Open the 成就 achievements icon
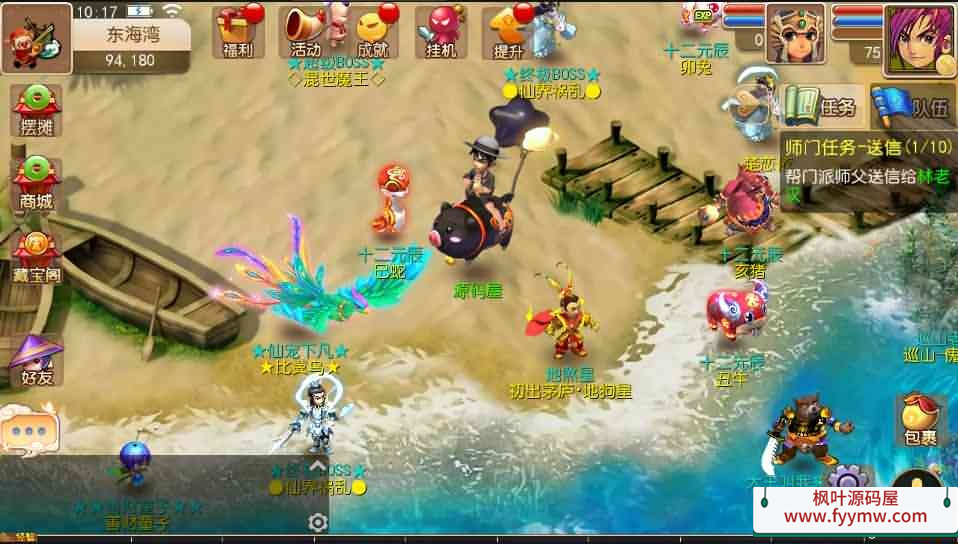Screen dimensions: 958x544 tap(371, 31)
